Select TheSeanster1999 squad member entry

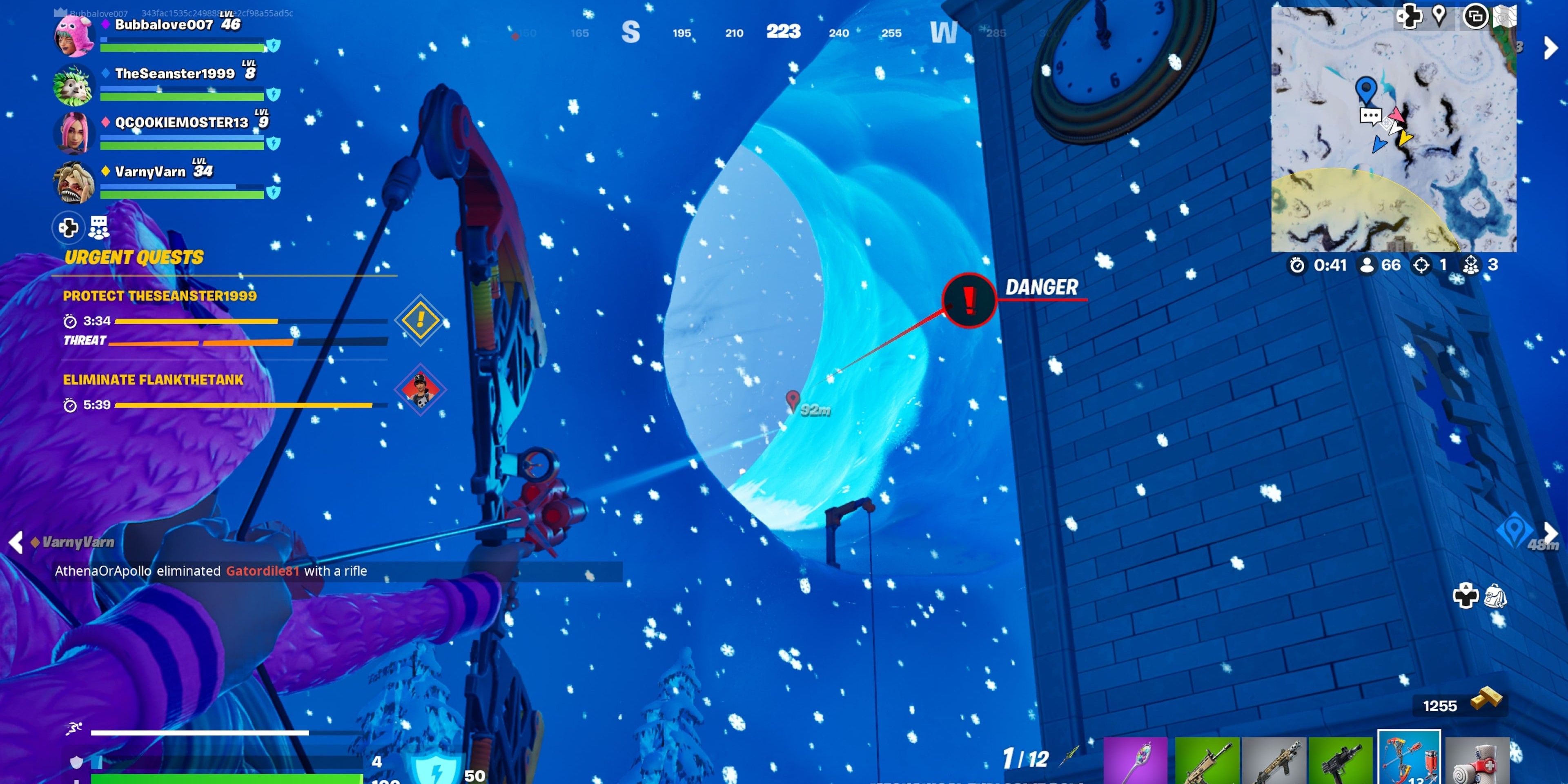pyautogui.click(x=174, y=73)
